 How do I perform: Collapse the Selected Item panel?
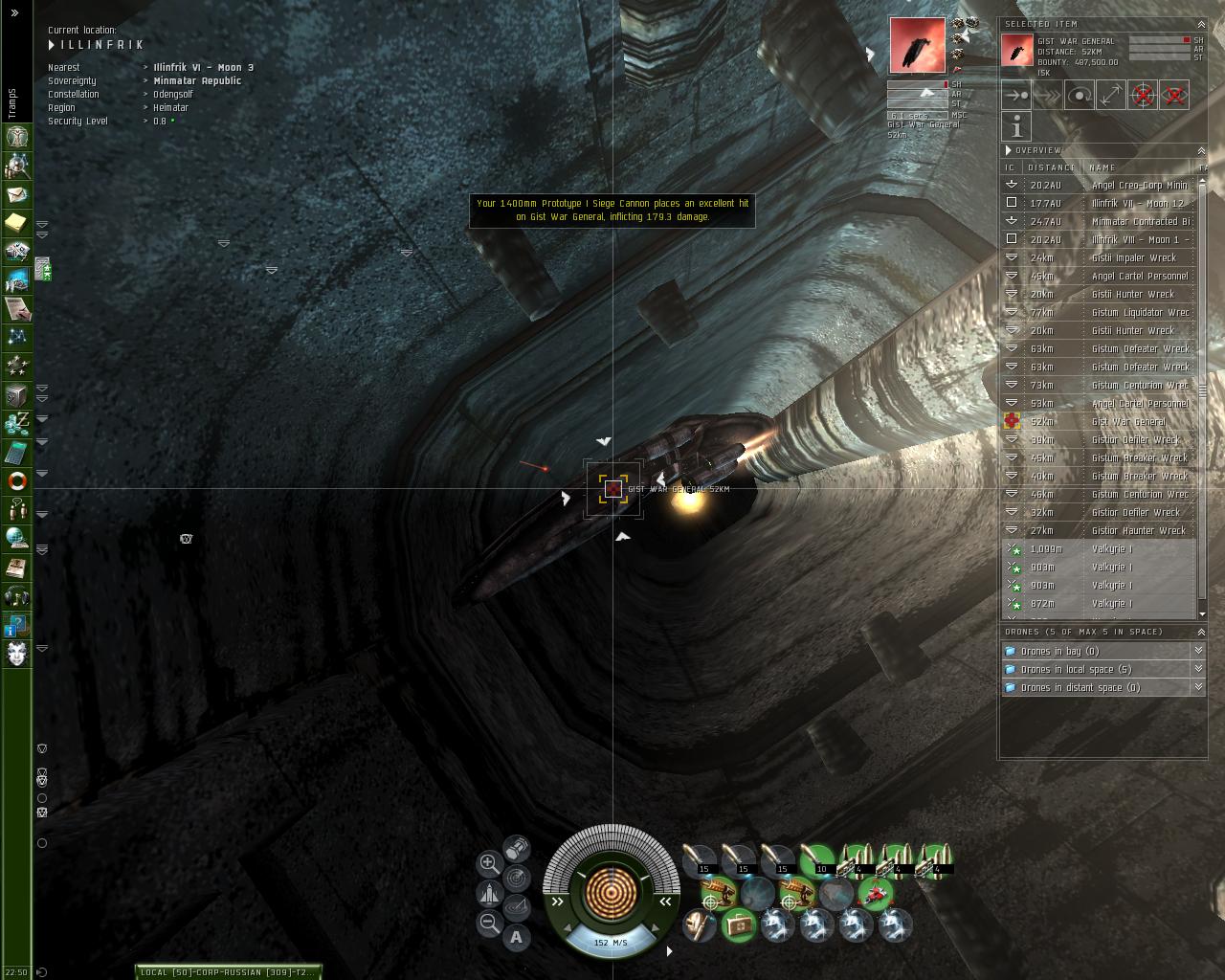(1200, 24)
